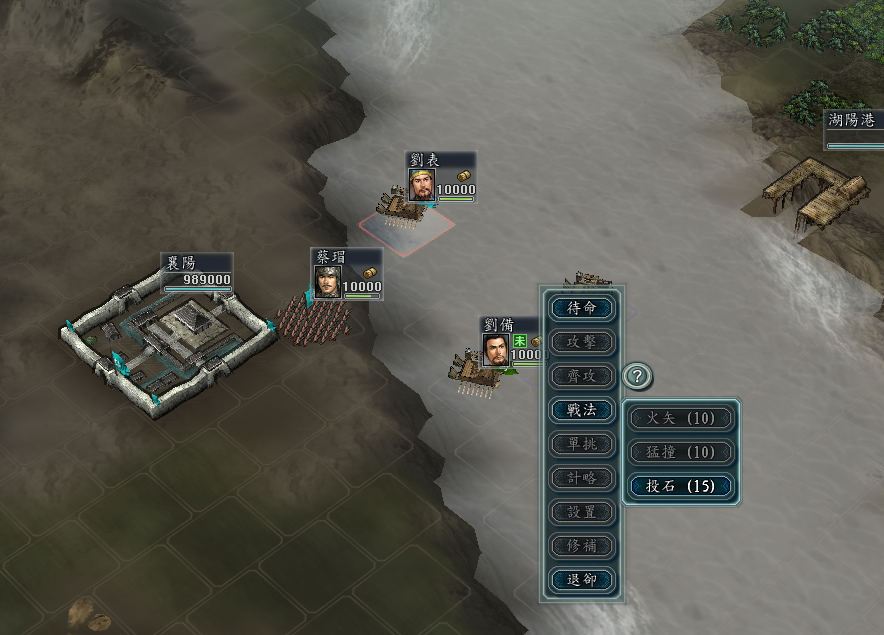Click the 湖陽港 port label

853,120
